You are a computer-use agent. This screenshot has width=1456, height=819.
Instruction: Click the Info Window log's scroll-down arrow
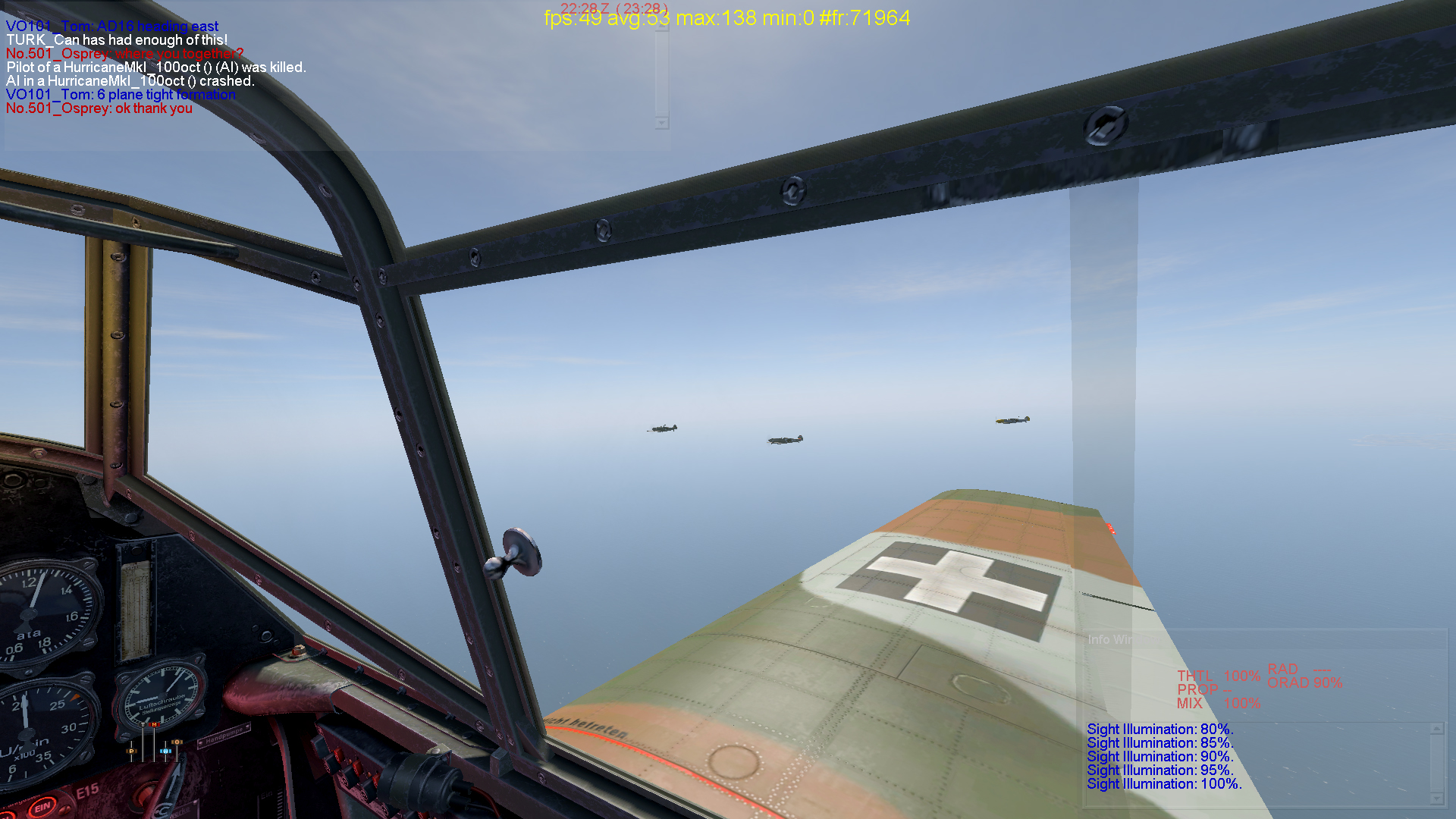click(x=1437, y=799)
